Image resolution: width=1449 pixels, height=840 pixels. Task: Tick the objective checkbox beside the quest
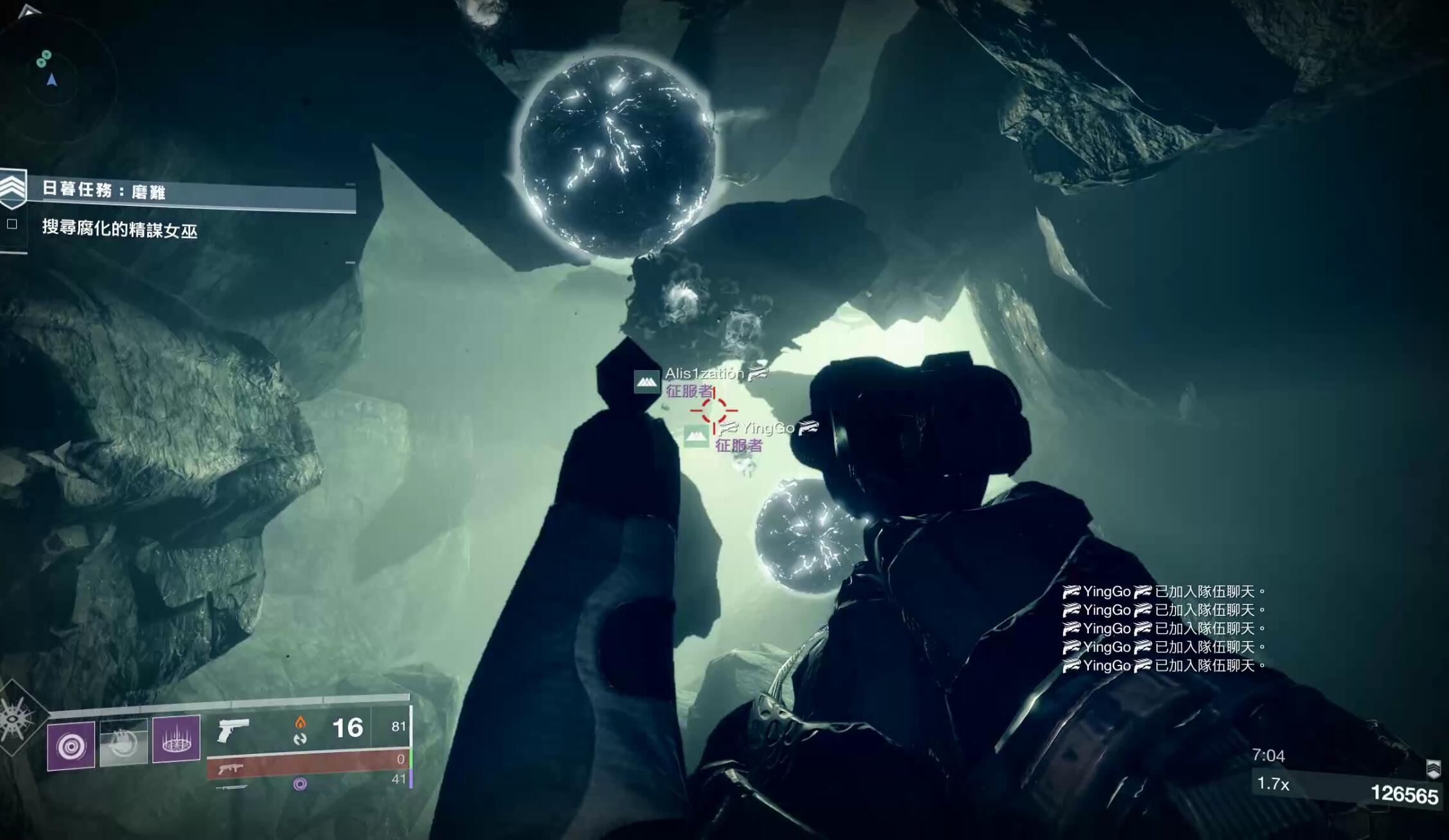pos(12,224)
